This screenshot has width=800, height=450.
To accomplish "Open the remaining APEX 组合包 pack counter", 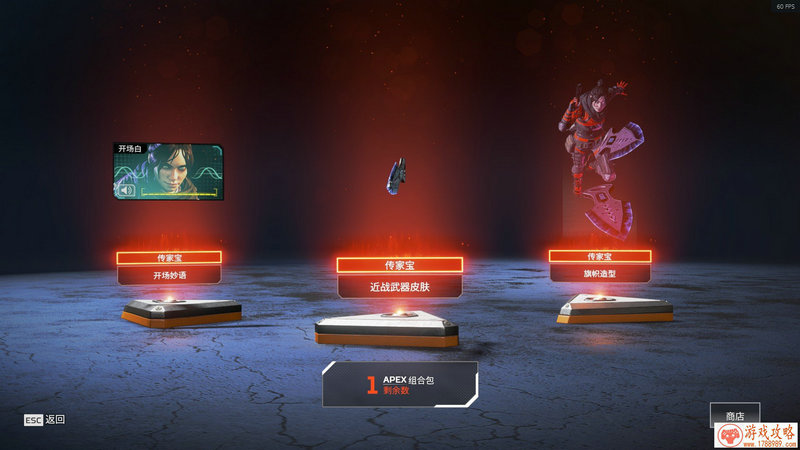I will click(400, 384).
